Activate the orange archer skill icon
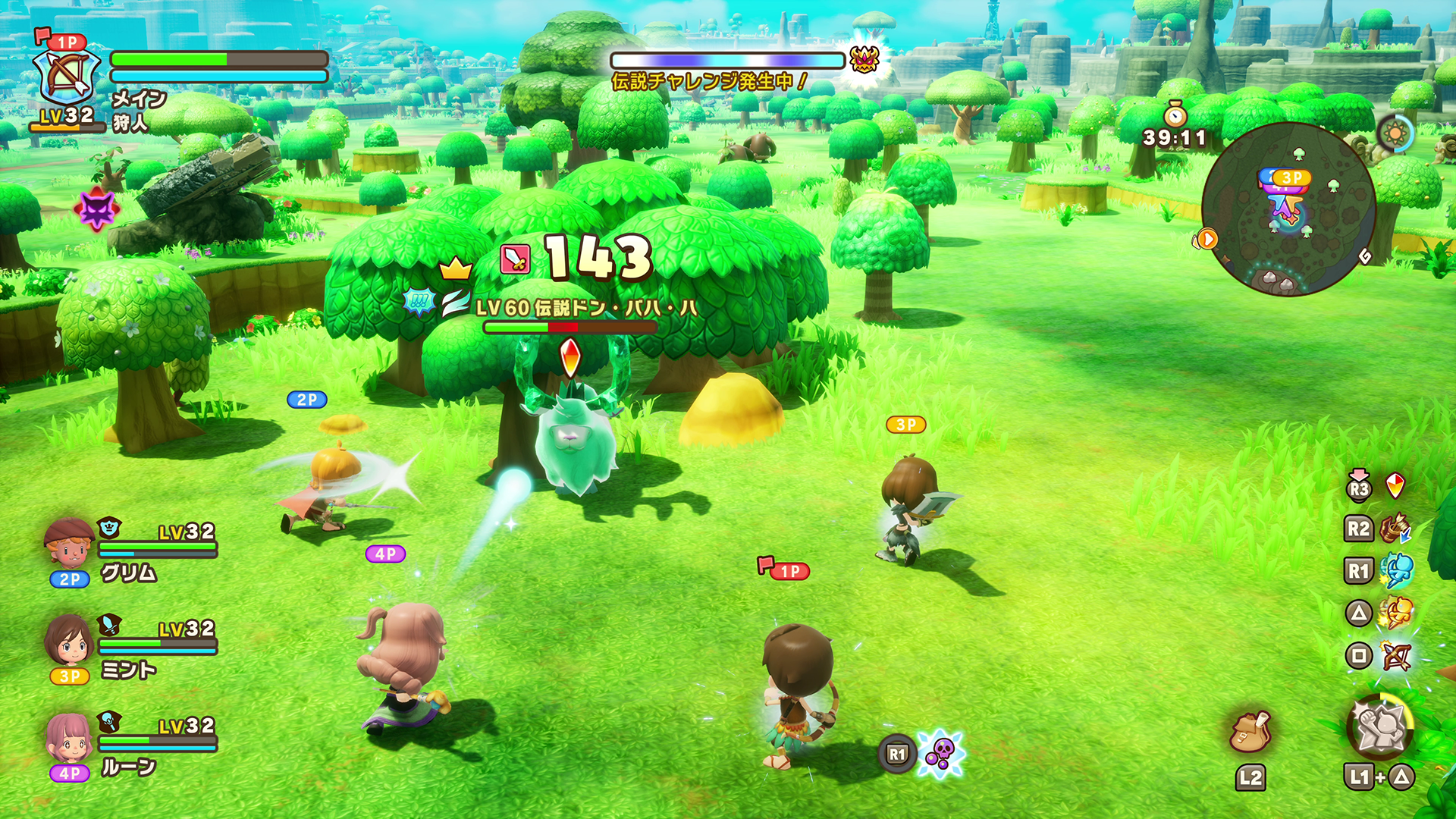The height and width of the screenshot is (819, 1456). pyautogui.click(x=1395, y=613)
